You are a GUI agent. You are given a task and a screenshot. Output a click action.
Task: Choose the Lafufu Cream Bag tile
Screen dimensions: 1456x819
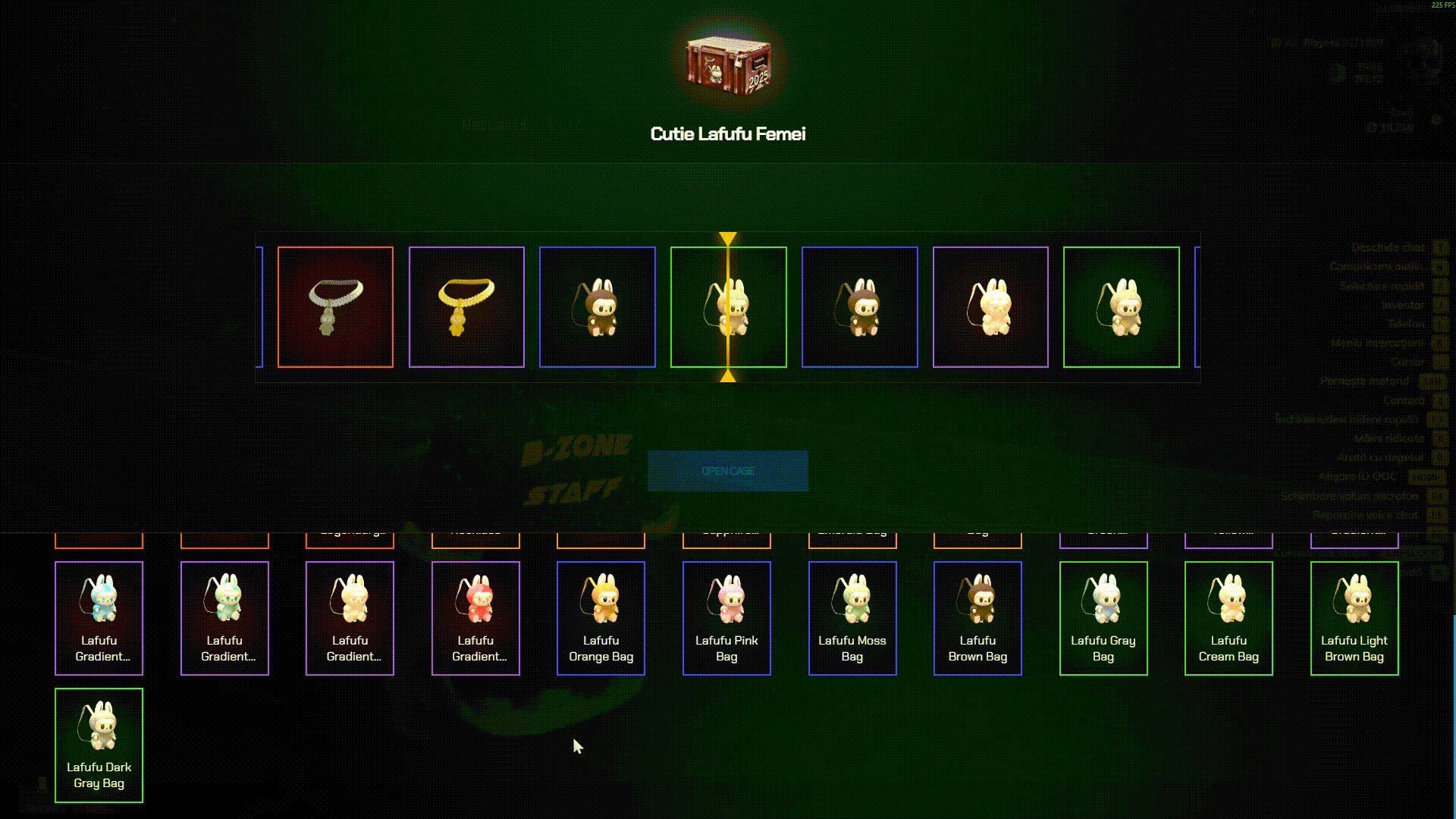tap(1228, 618)
